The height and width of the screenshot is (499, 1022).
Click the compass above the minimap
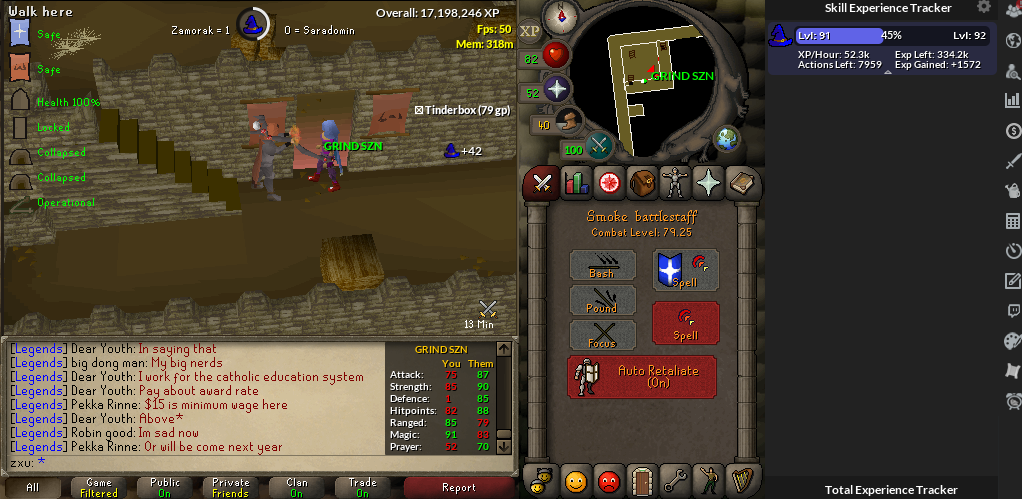(x=560, y=17)
